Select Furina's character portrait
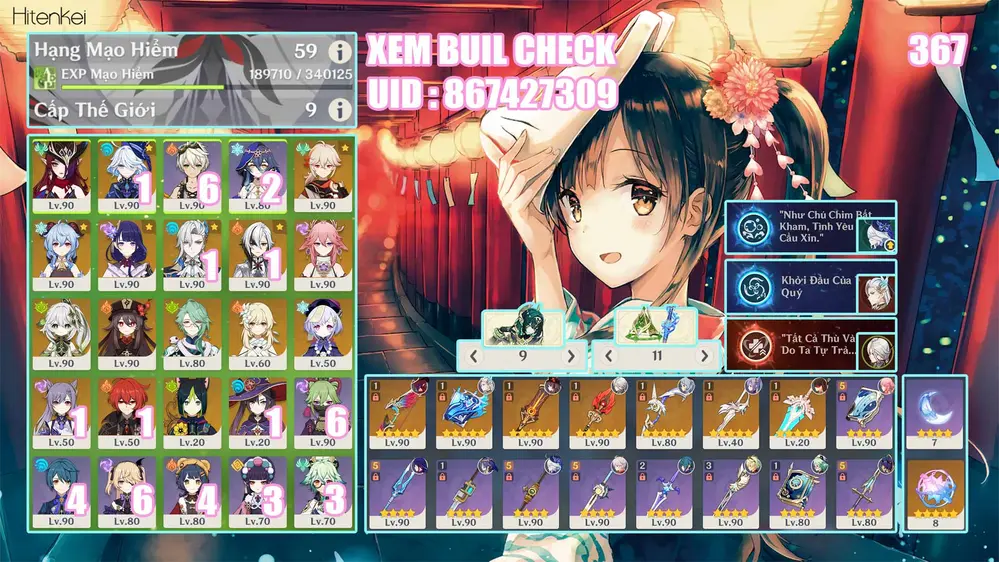This screenshot has height=562, width=999. (126, 175)
